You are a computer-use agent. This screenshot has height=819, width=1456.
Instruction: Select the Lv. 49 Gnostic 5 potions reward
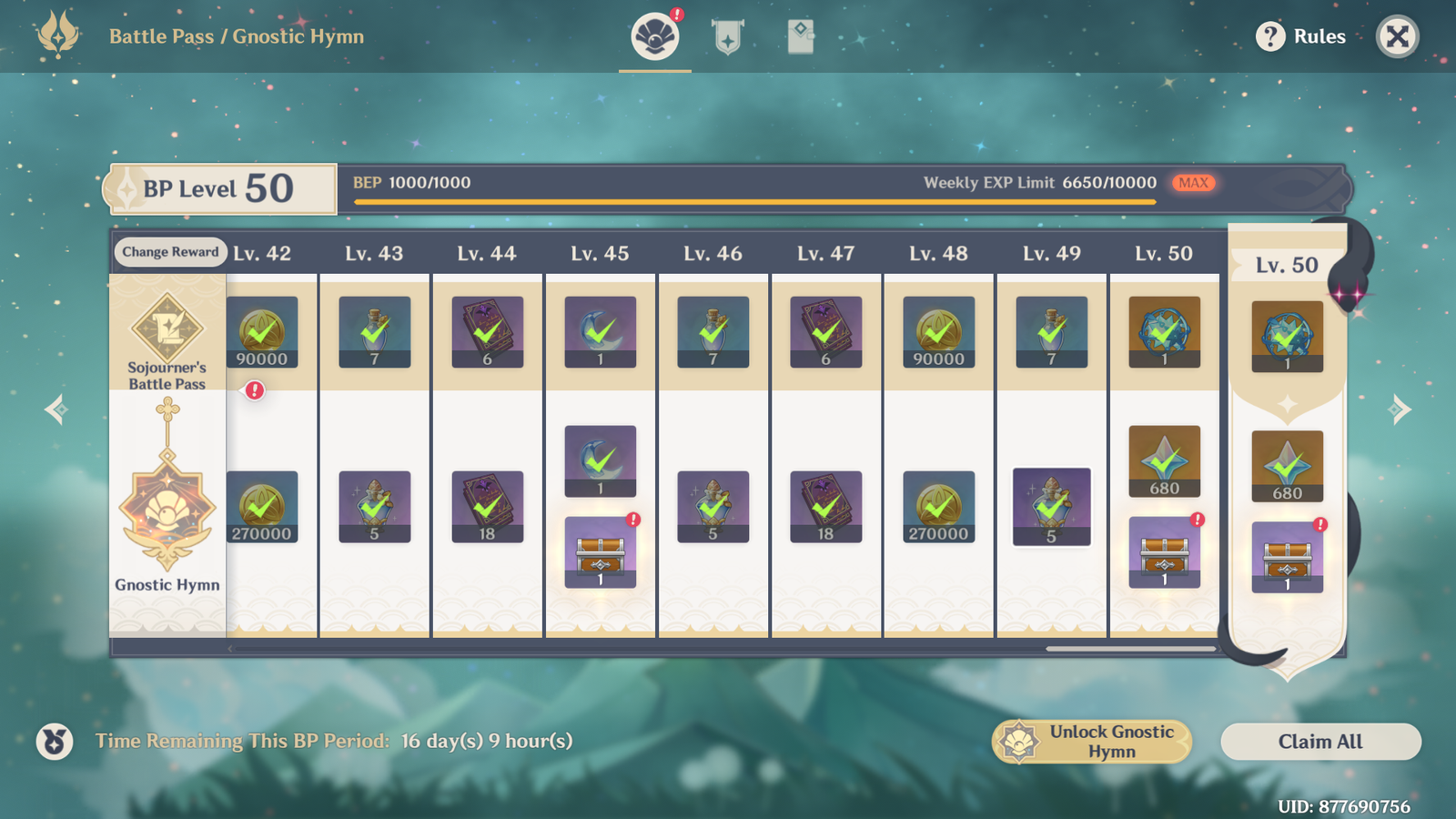[1052, 507]
